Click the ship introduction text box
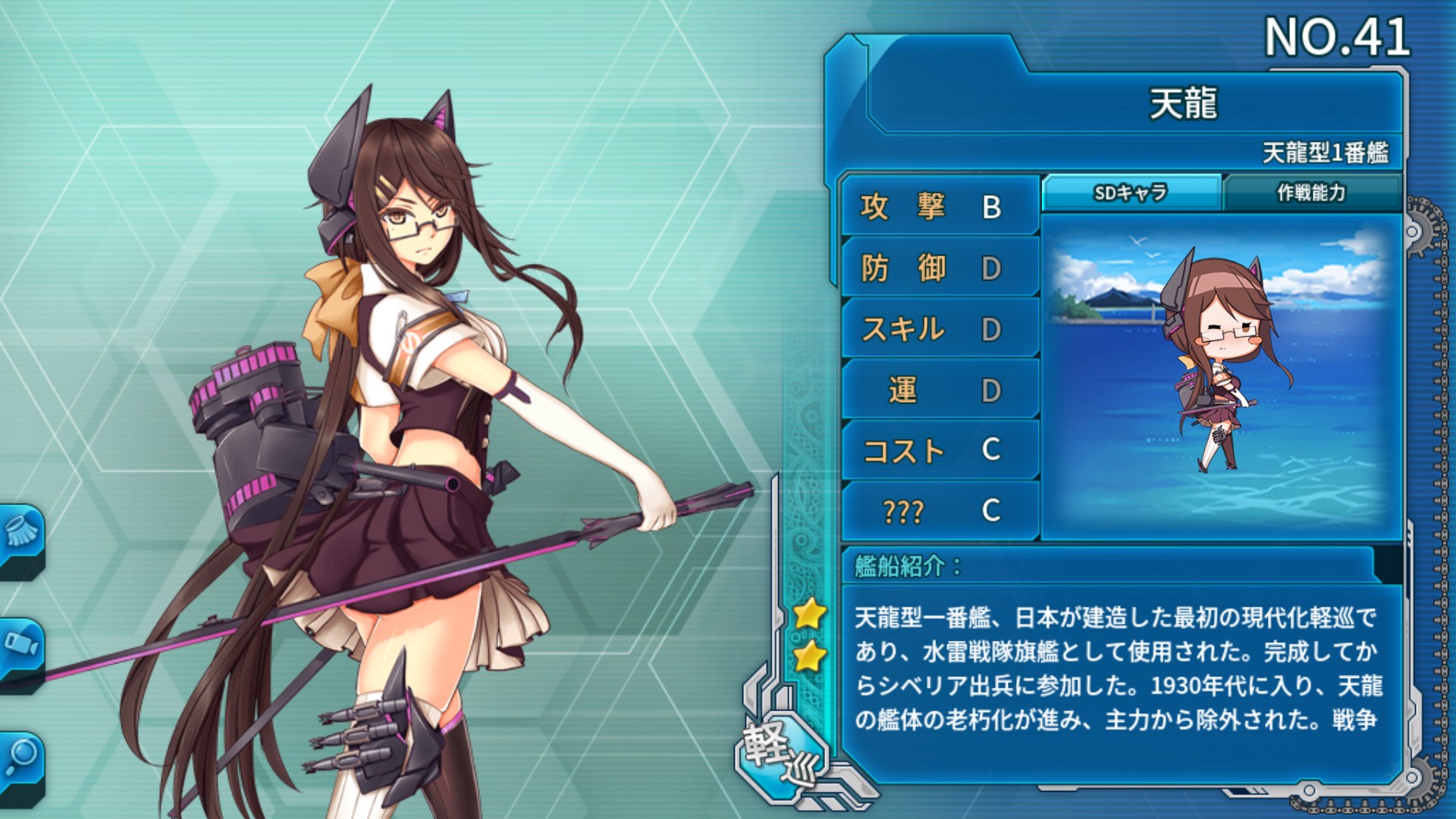Image resolution: width=1456 pixels, height=819 pixels. pos(1119,669)
